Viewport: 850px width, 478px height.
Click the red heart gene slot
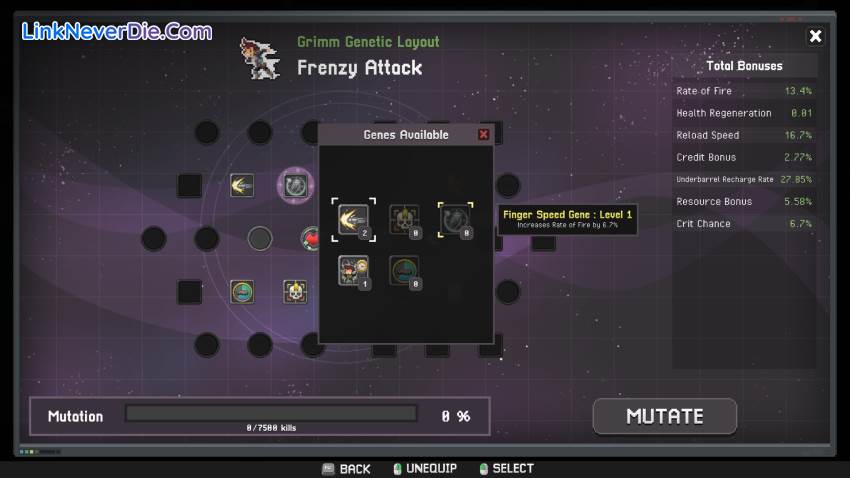(310, 239)
